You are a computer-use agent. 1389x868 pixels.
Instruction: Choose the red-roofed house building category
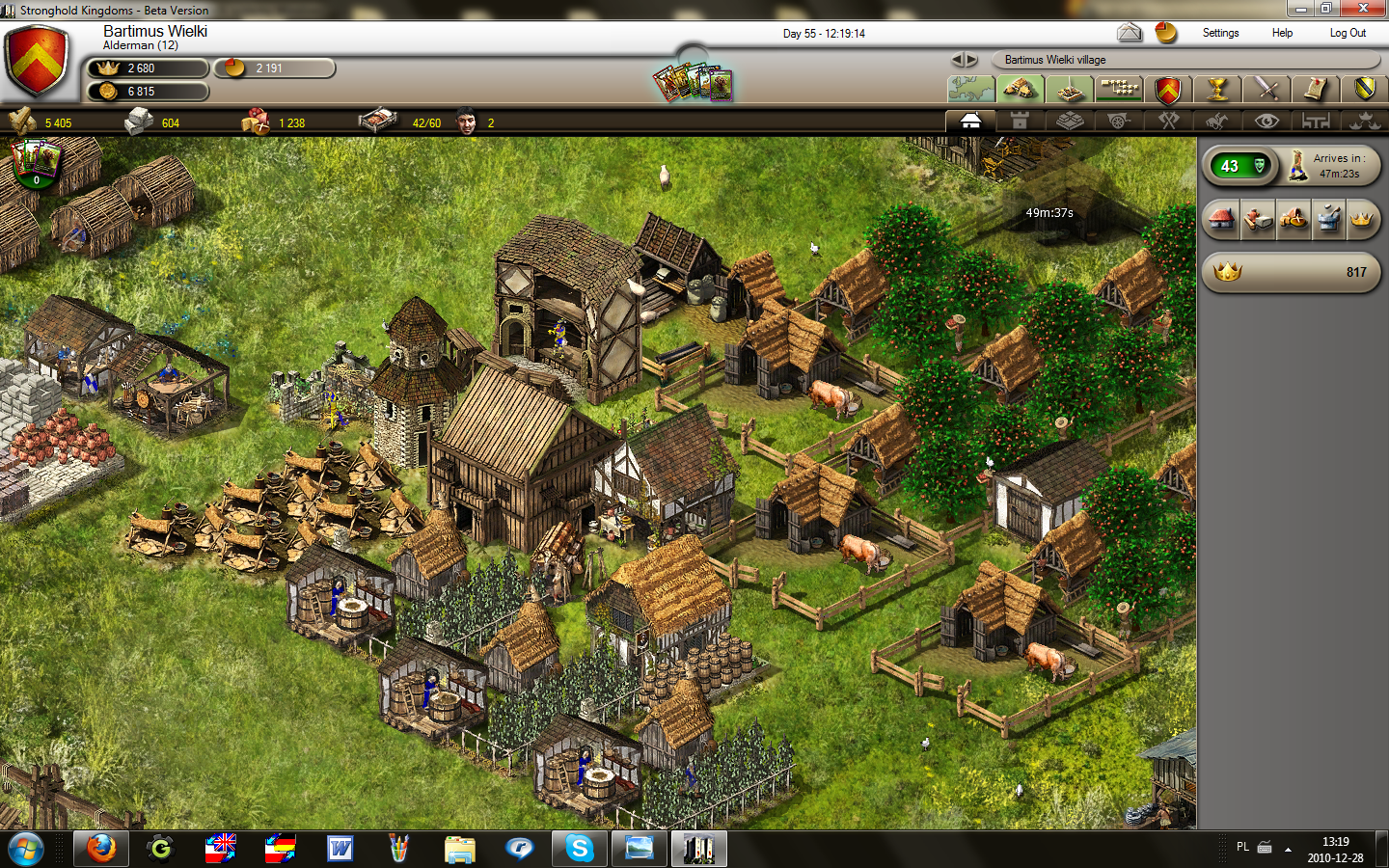[x=1222, y=220]
